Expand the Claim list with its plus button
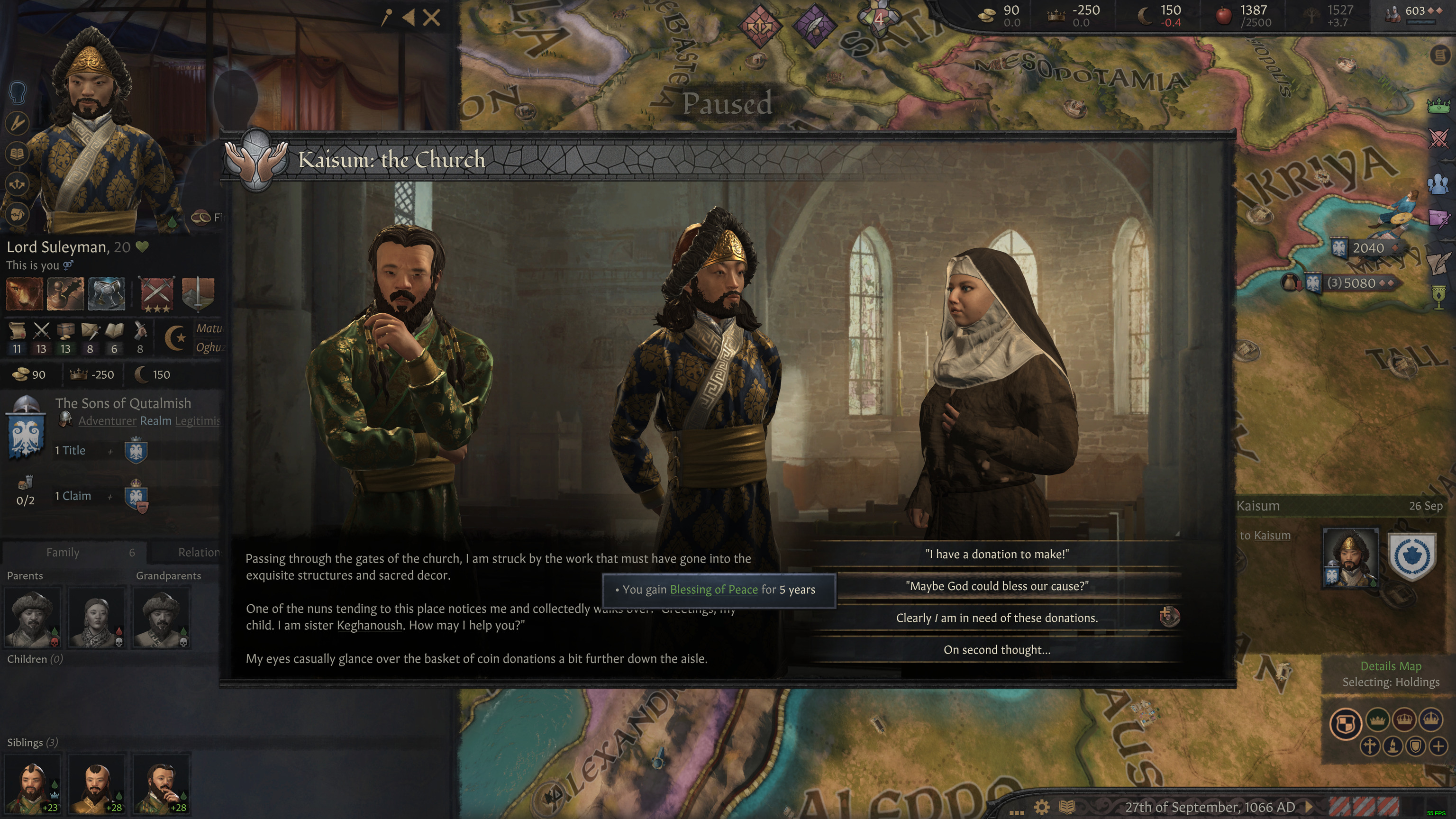This screenshot has width=1456, height=819. coord(109,496)
